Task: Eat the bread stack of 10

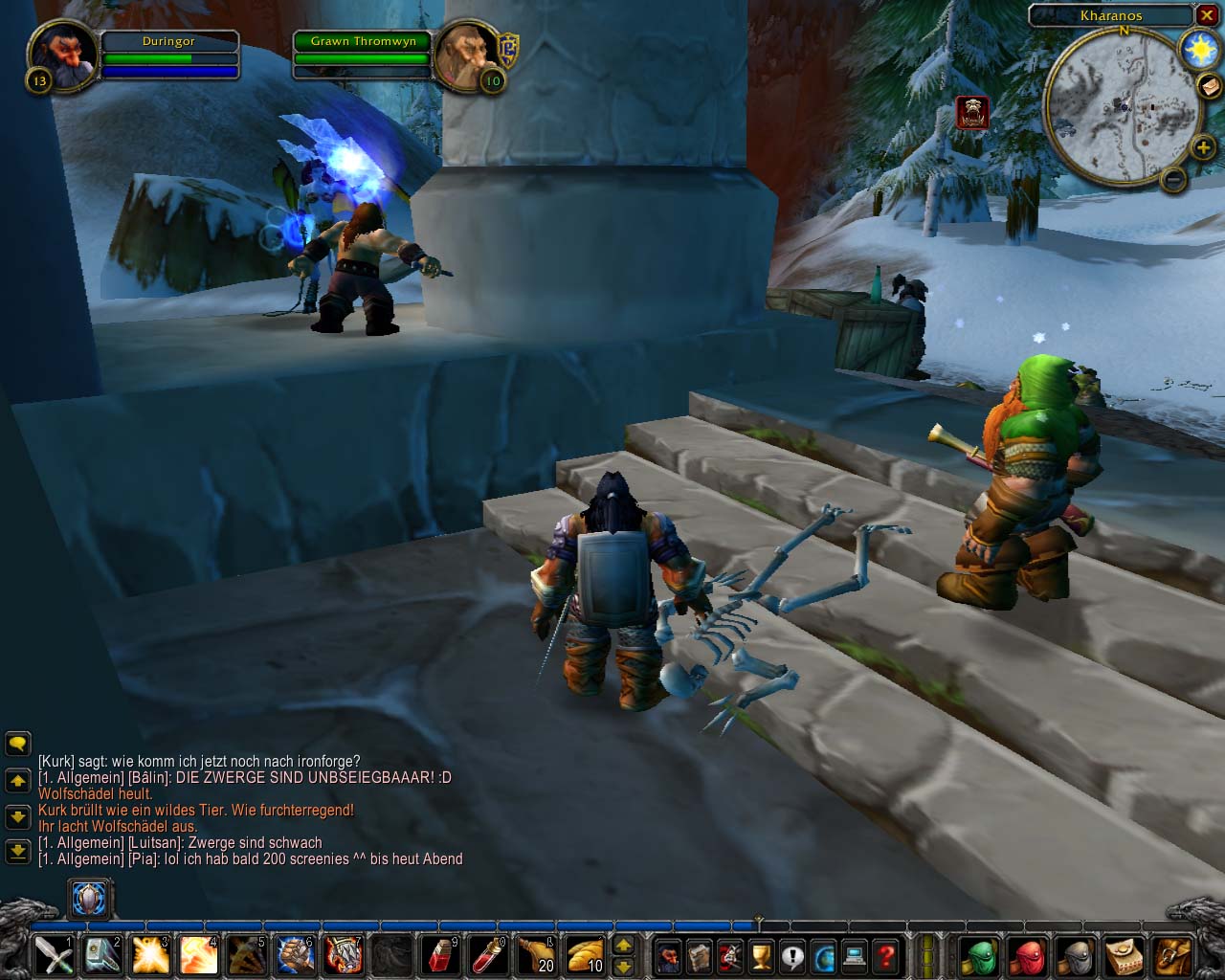Action: pos(585,955)
